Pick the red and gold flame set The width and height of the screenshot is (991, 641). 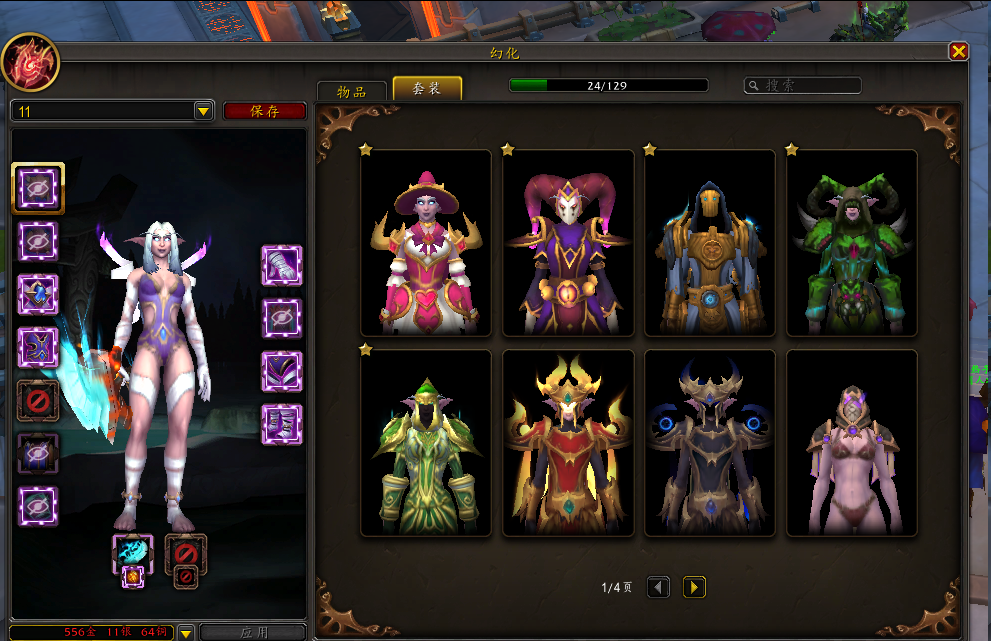point(568,443)
